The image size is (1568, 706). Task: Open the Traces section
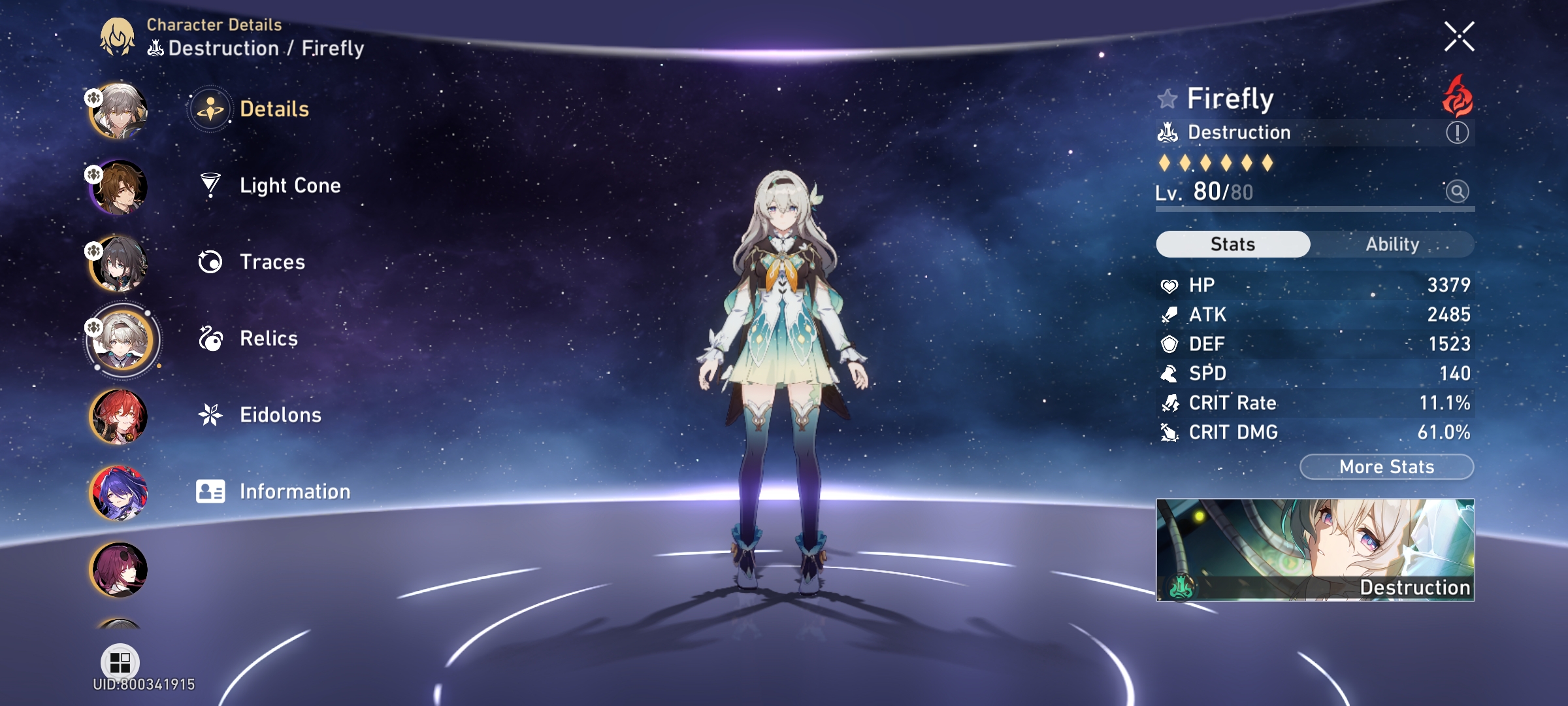pyautogui.click(x=272, y=261)
